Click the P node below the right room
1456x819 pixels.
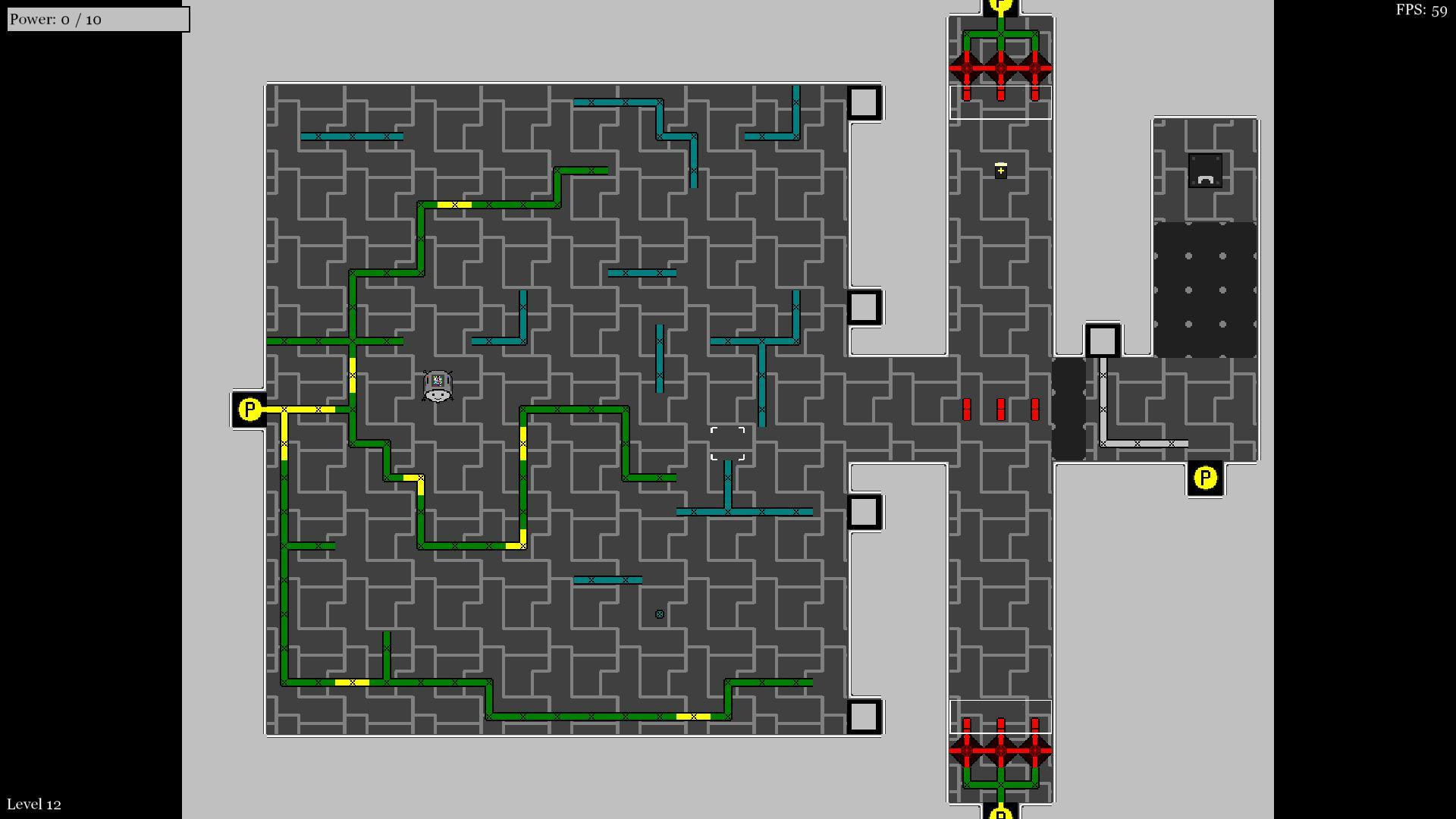1206,478
